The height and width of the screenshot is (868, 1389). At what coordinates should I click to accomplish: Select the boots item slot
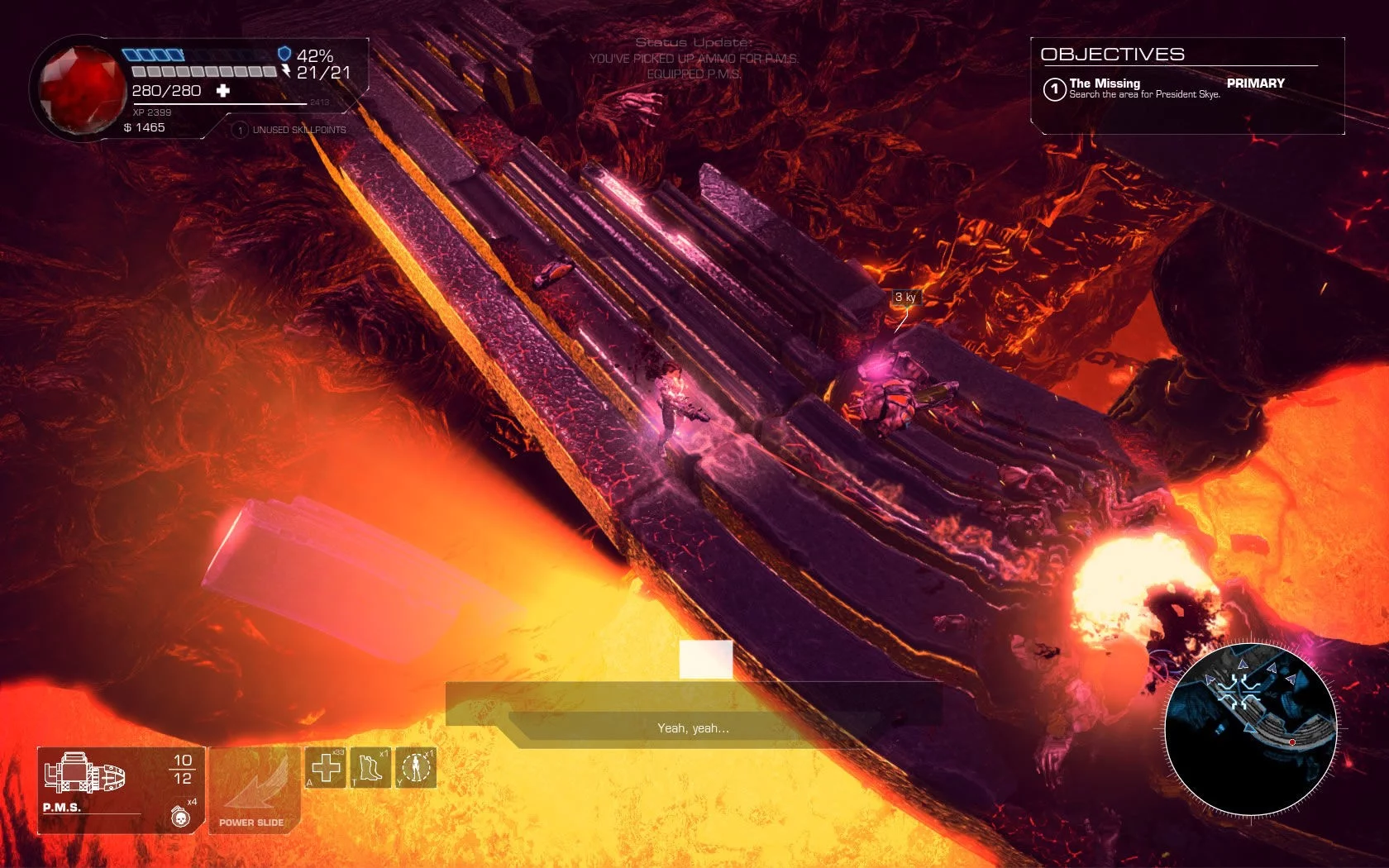coord(370,768)
